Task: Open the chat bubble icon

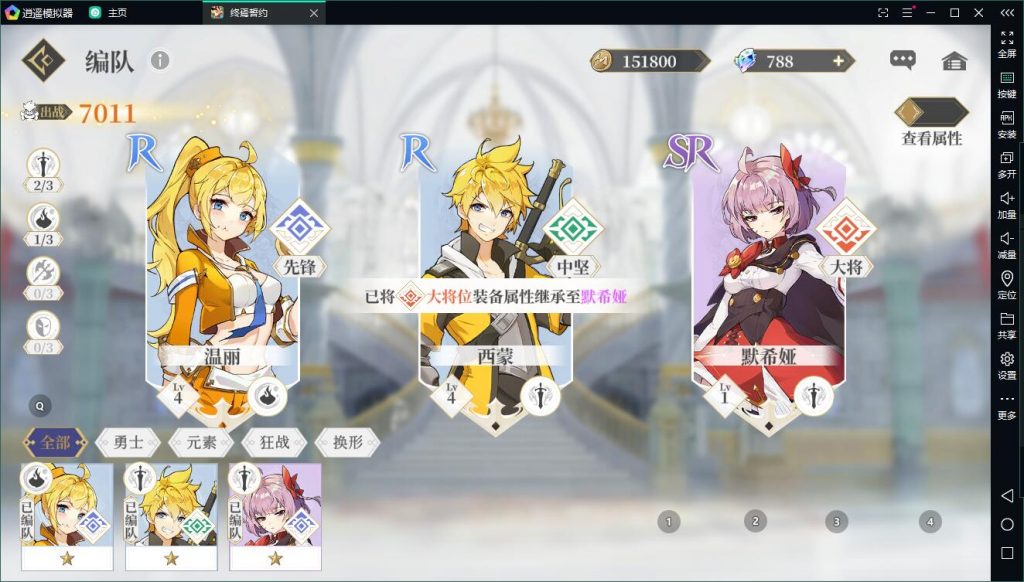Action: [902, 61]
